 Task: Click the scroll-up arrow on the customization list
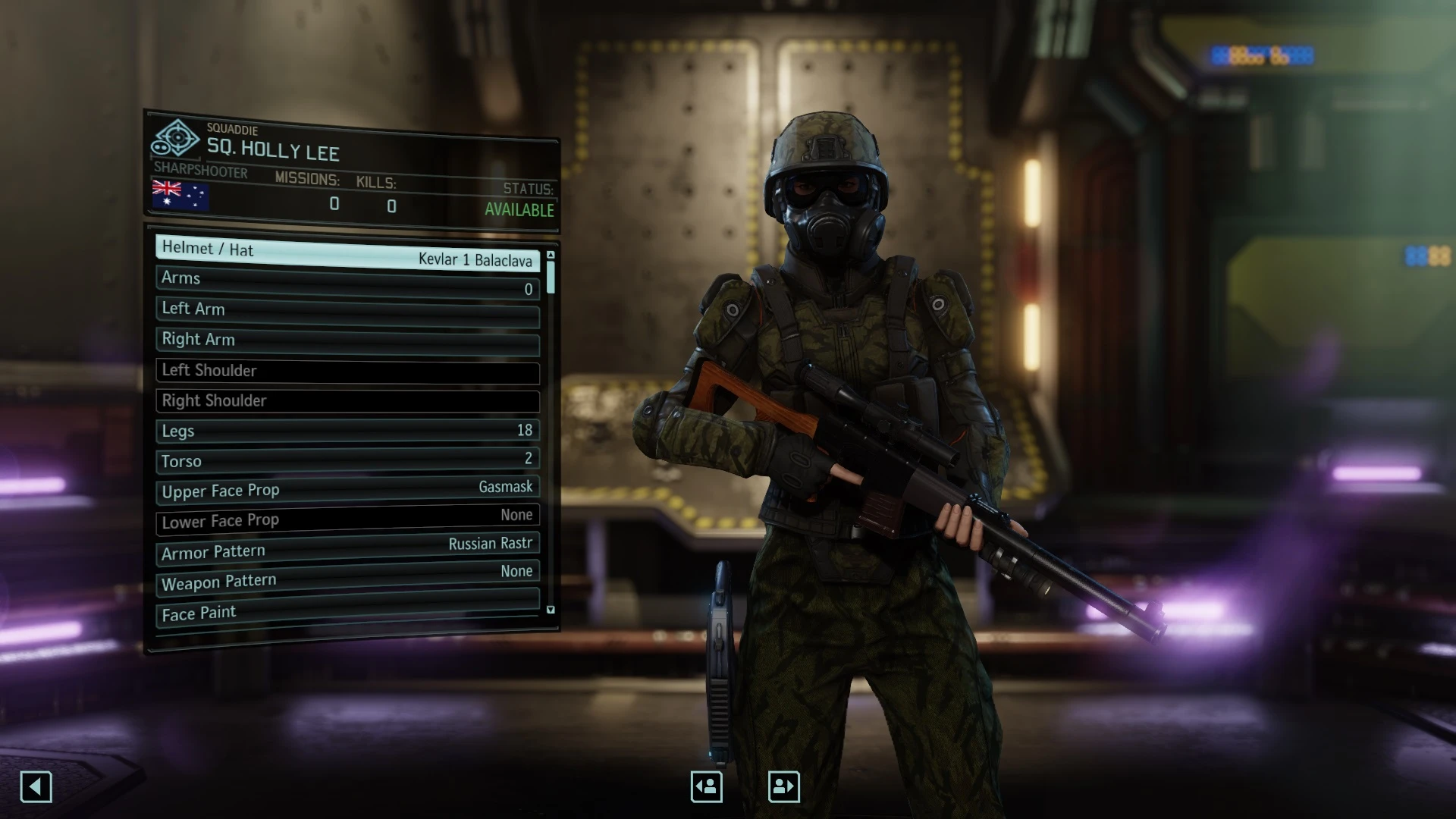551,256
